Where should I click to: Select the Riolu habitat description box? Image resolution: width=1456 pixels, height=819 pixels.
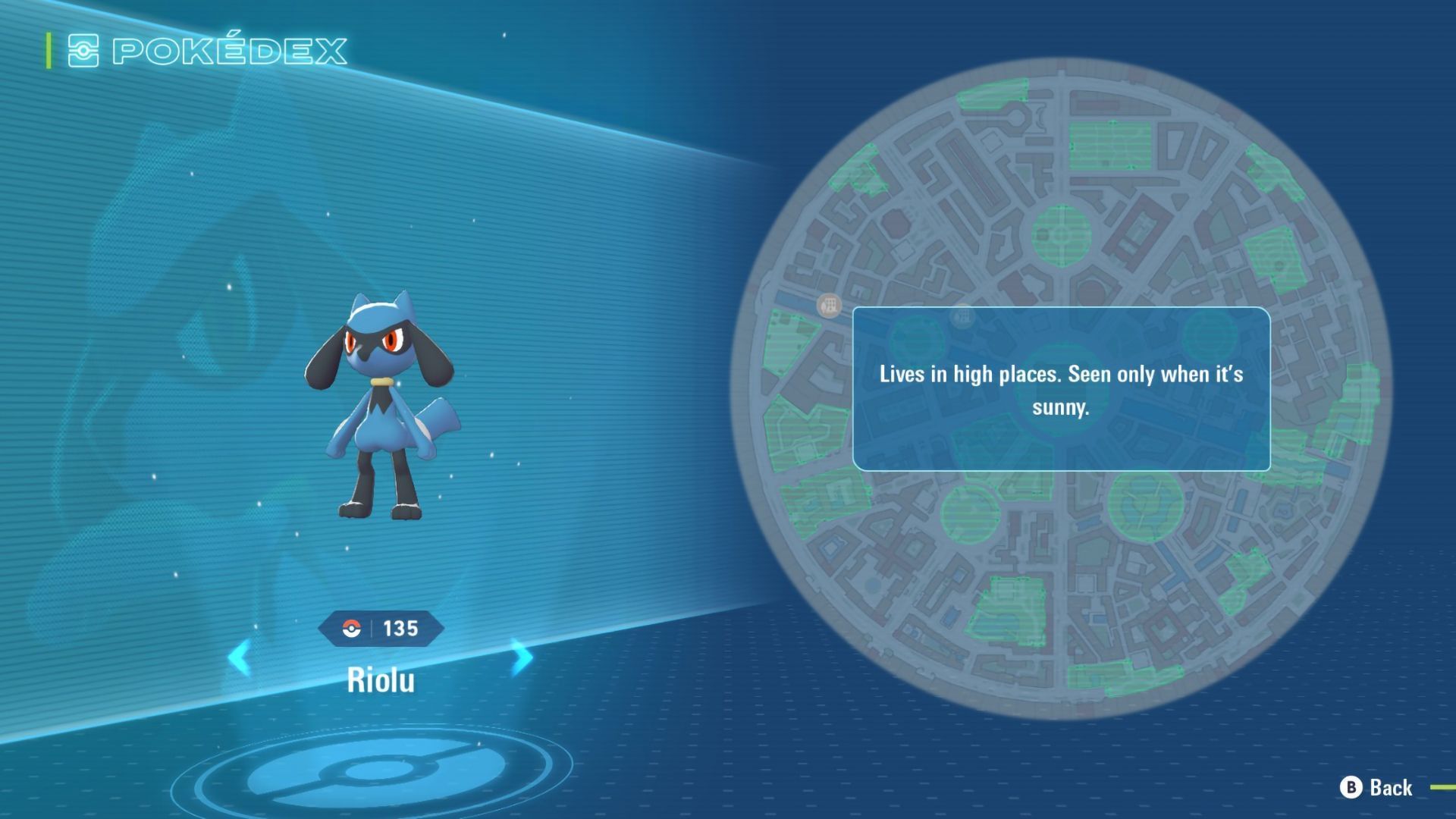click(x=1061, y=389)
